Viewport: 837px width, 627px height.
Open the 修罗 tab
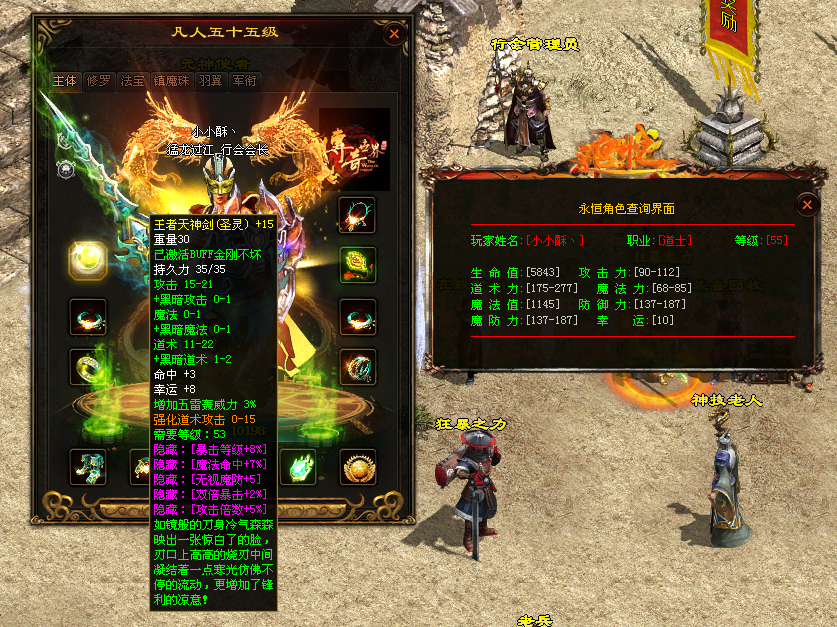[98, 81]
